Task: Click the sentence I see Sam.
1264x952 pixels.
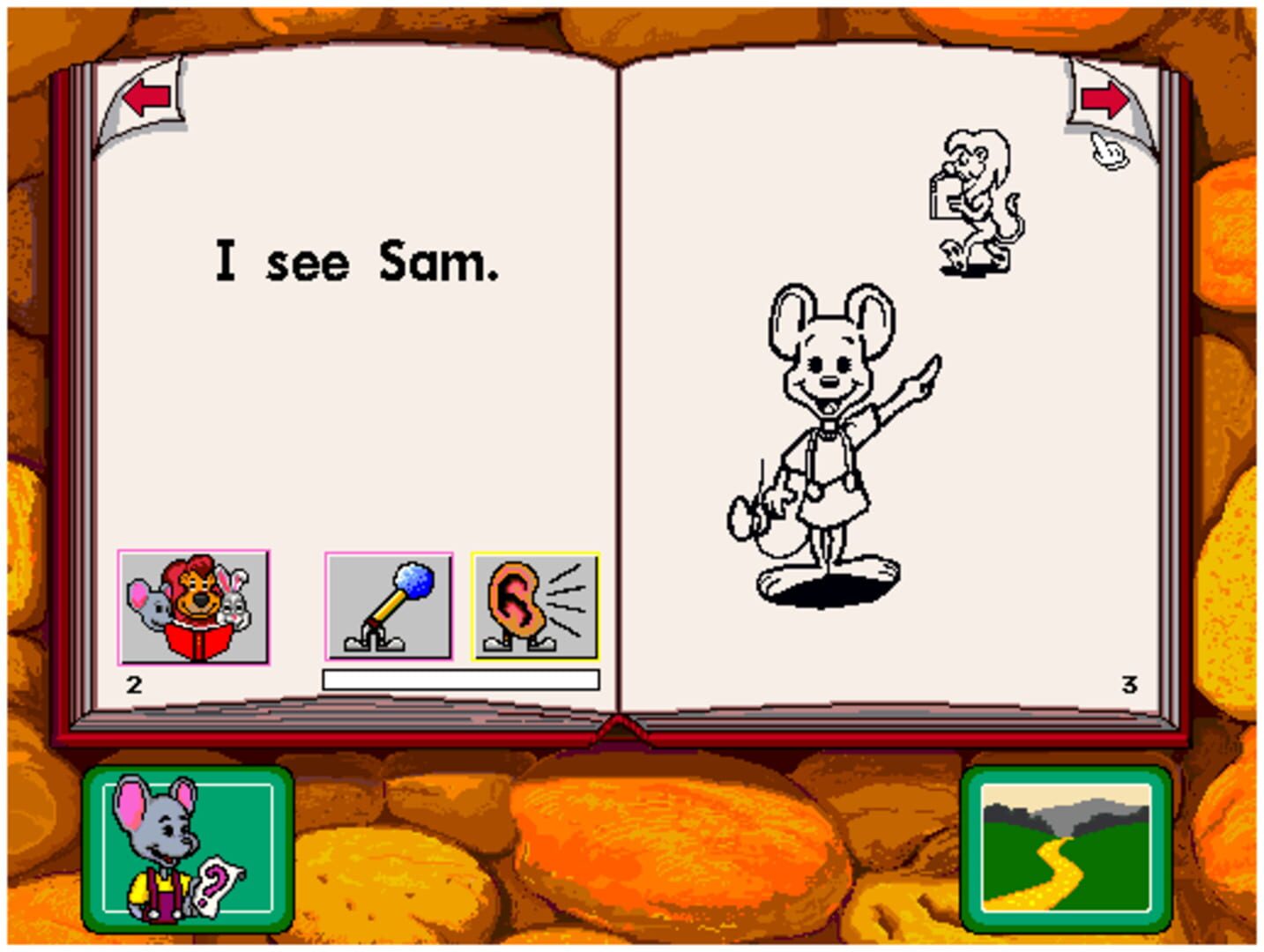Action: (353, 258)
